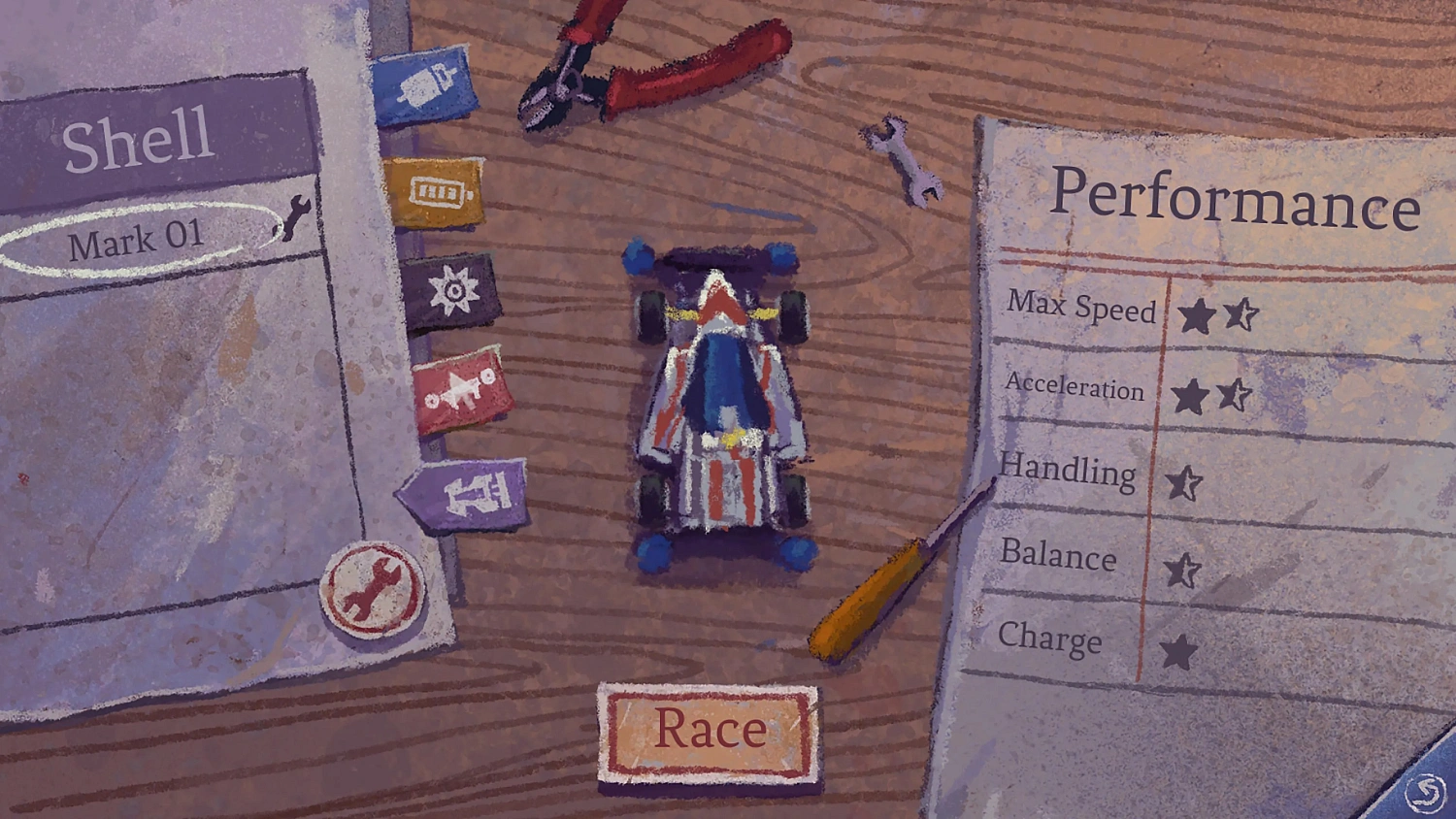Select the Mark 01 shell entry
1456x819 pixels.
click(136, 240)
